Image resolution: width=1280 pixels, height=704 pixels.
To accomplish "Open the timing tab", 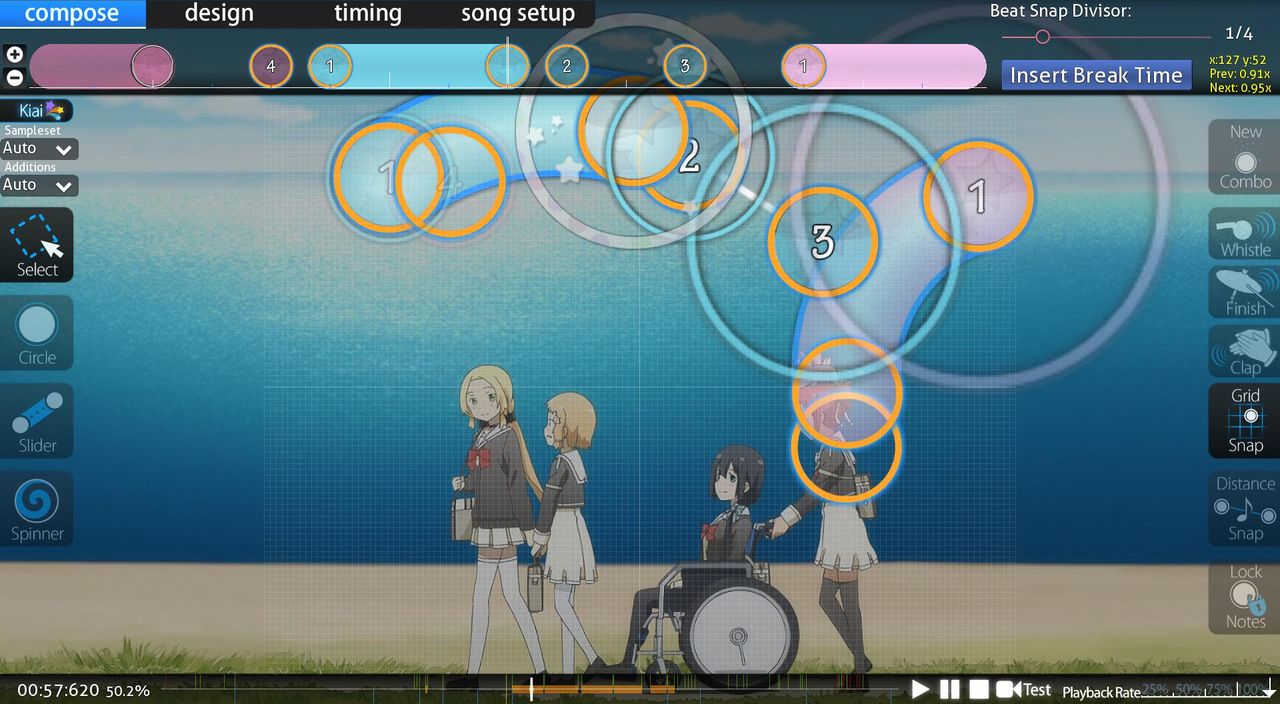I will (x=367, y=14).
